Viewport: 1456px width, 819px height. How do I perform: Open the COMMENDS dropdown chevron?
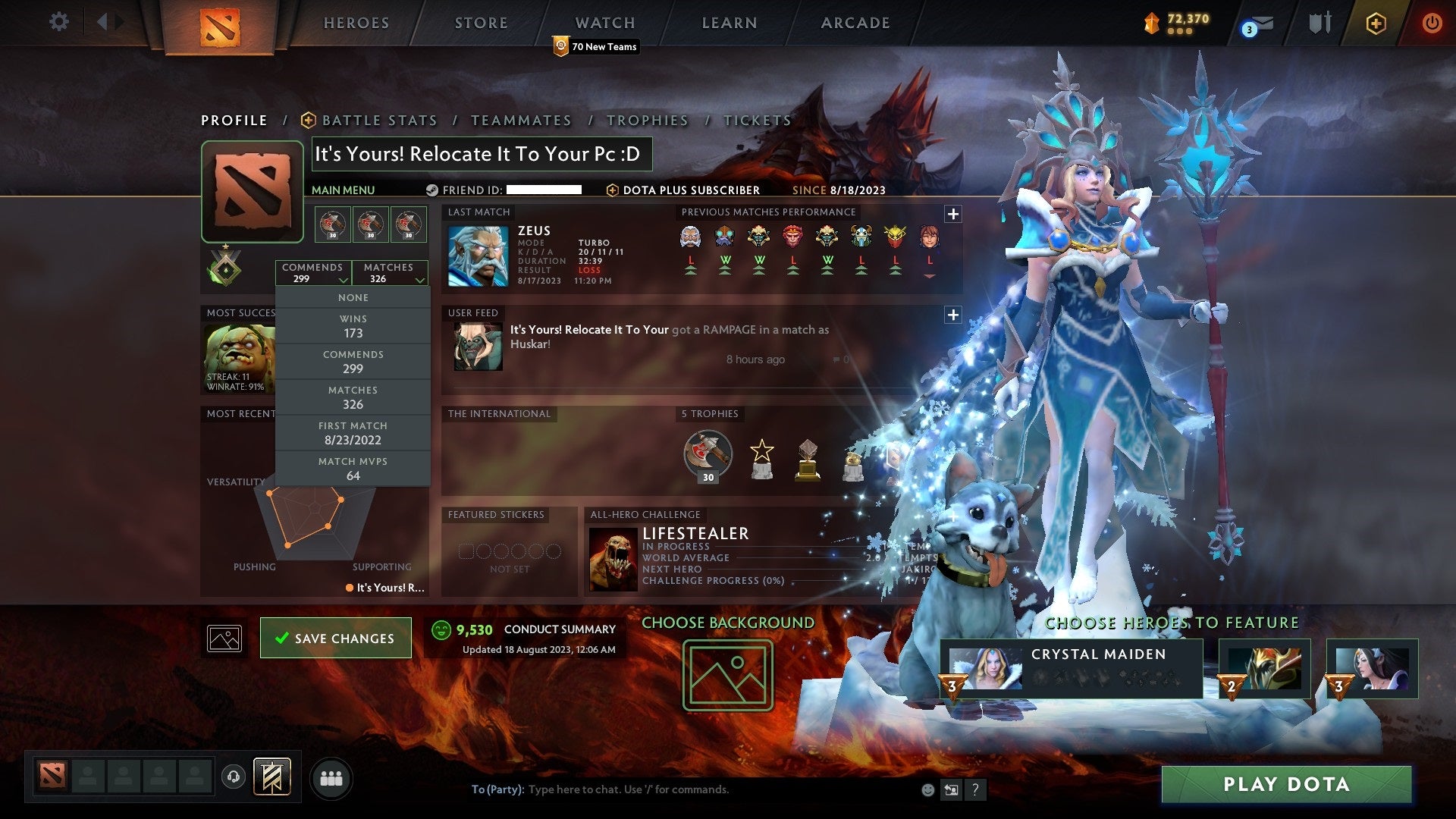point(343,279)
